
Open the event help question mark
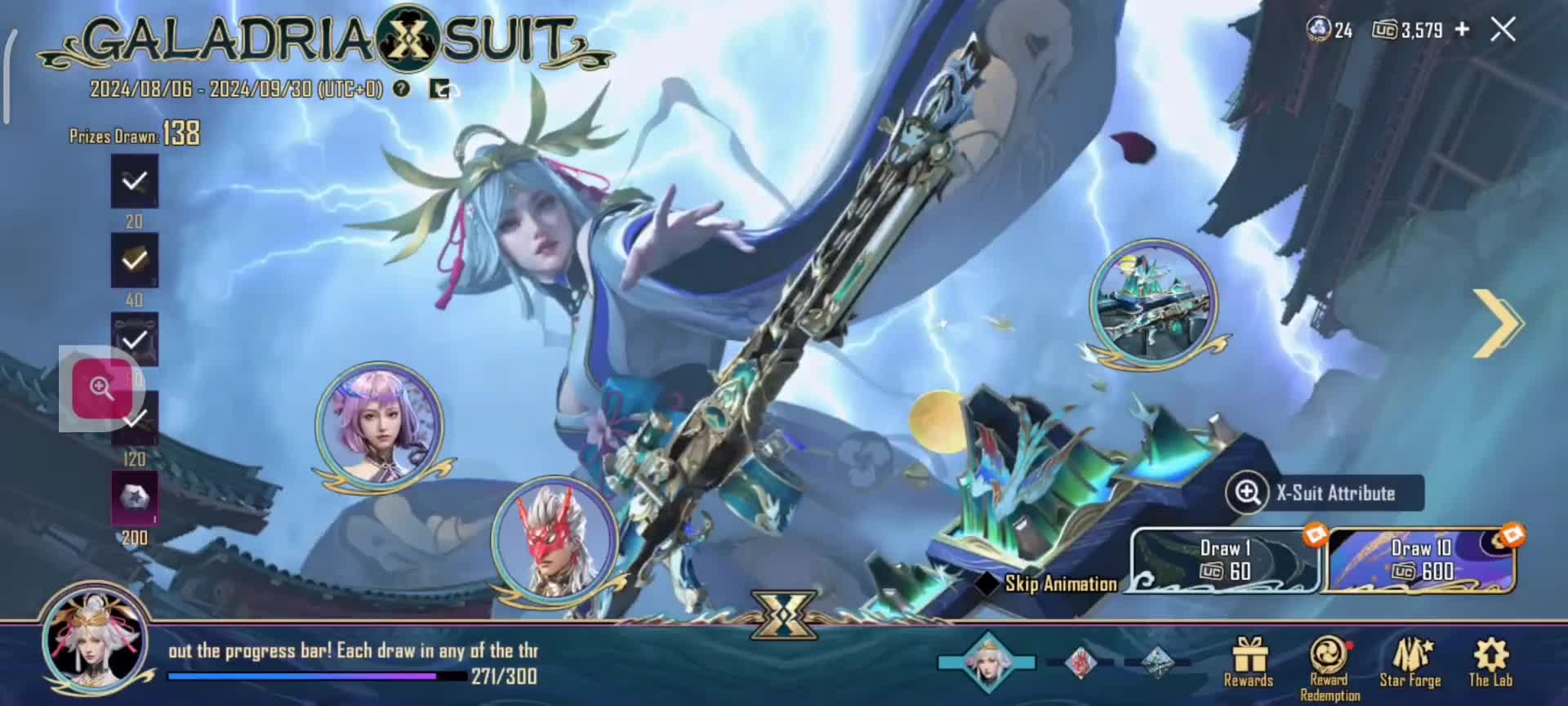tap(401, 88)
